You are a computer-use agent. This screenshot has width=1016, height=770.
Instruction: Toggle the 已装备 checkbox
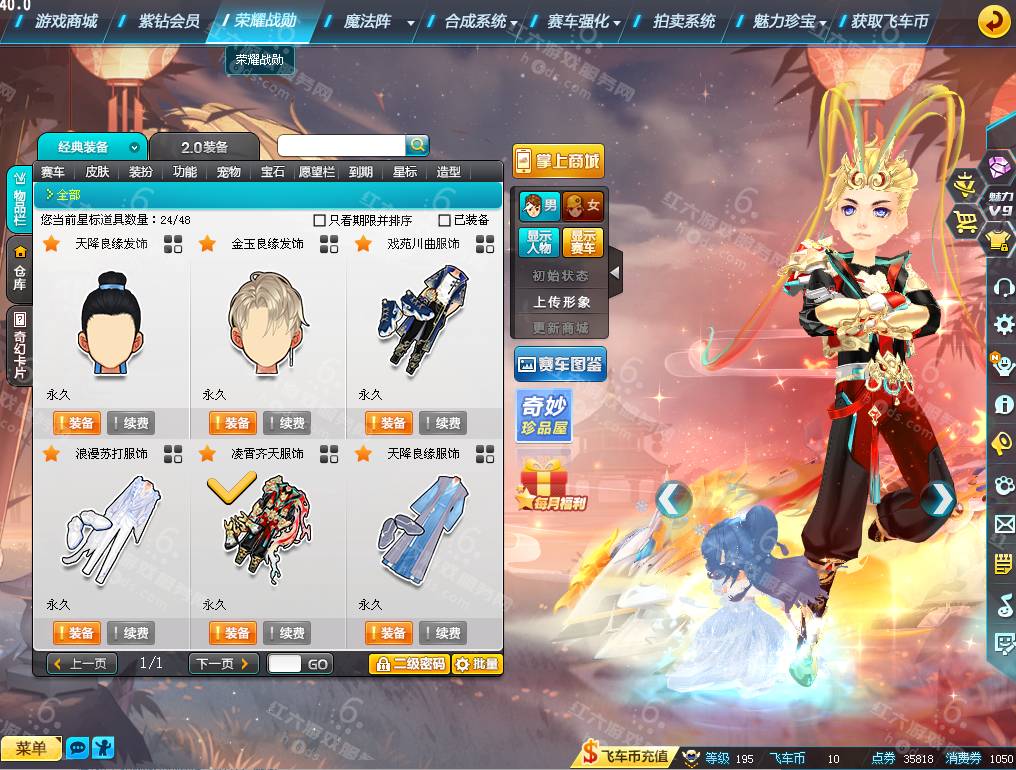coord(445,220)
